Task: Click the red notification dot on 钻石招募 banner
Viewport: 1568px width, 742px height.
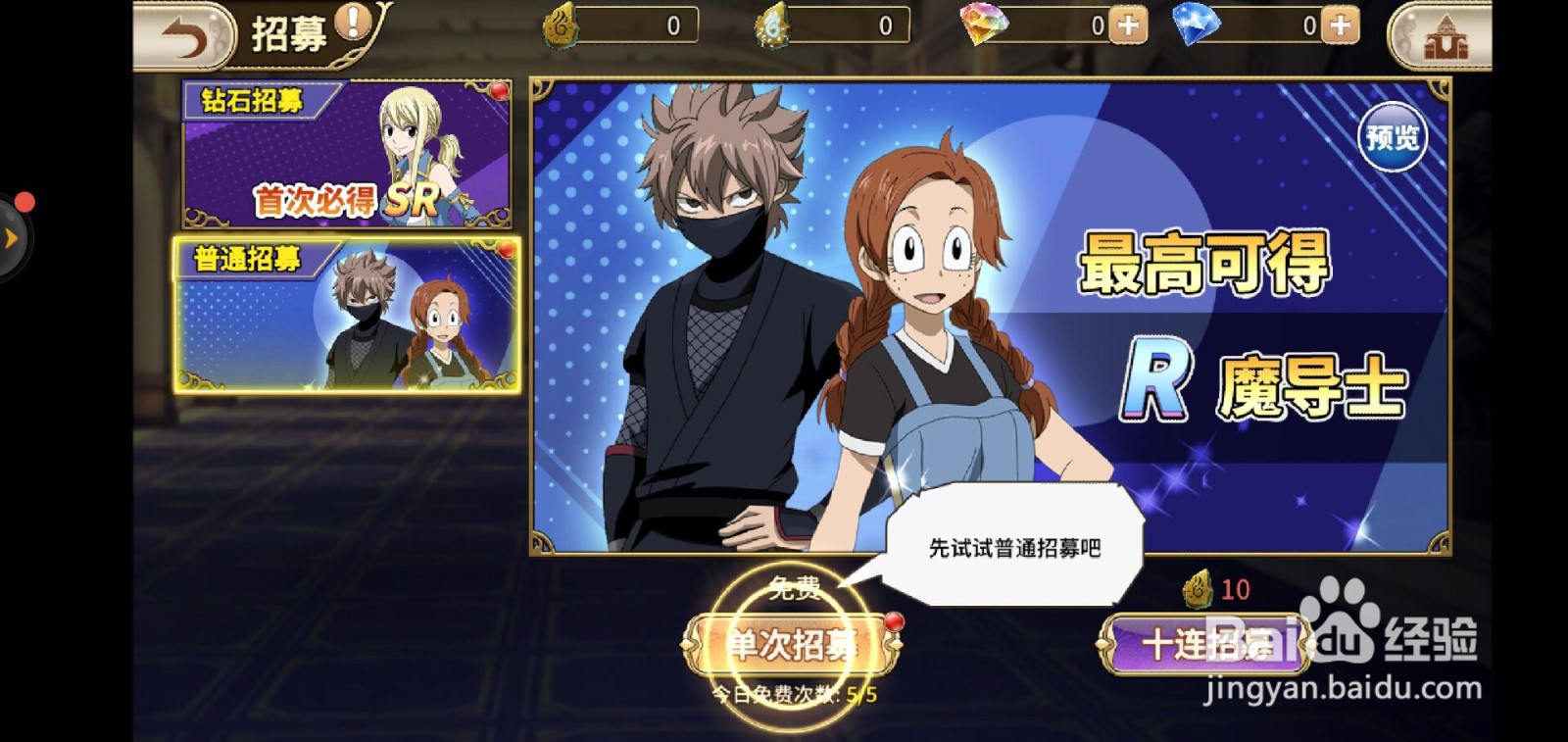Action: tap(501, 90)
